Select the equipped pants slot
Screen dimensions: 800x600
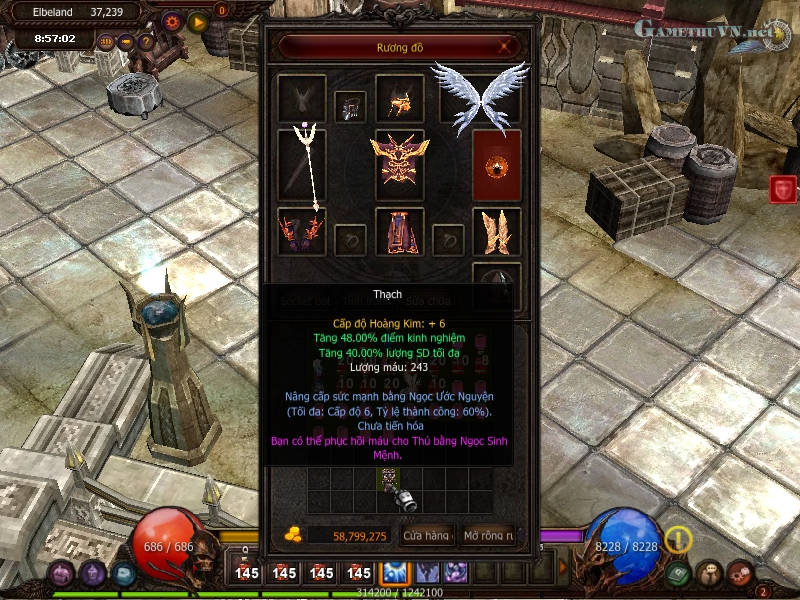click(x=400, y=231)
